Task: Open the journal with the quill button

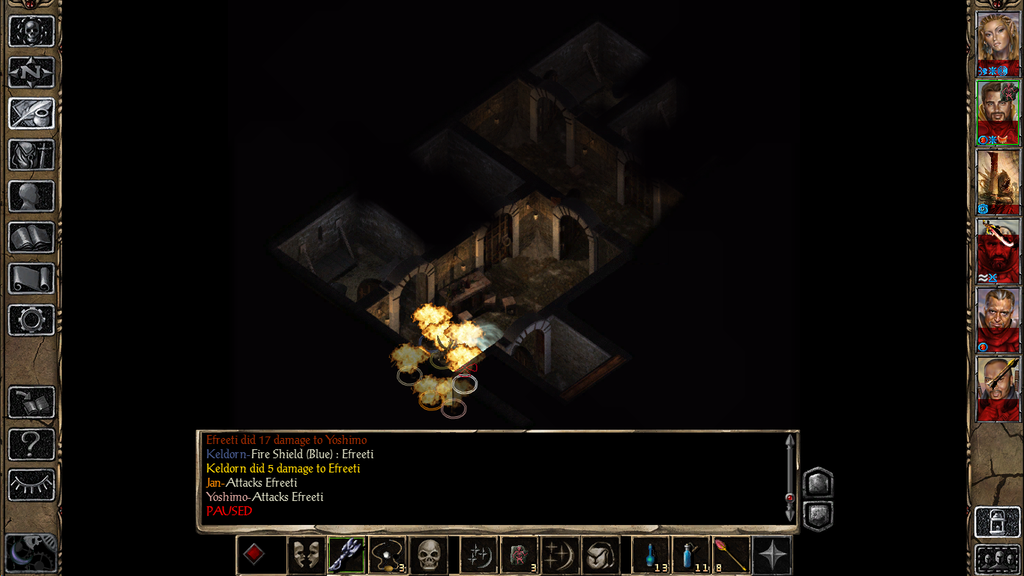Action: click(x=31, y=113)
